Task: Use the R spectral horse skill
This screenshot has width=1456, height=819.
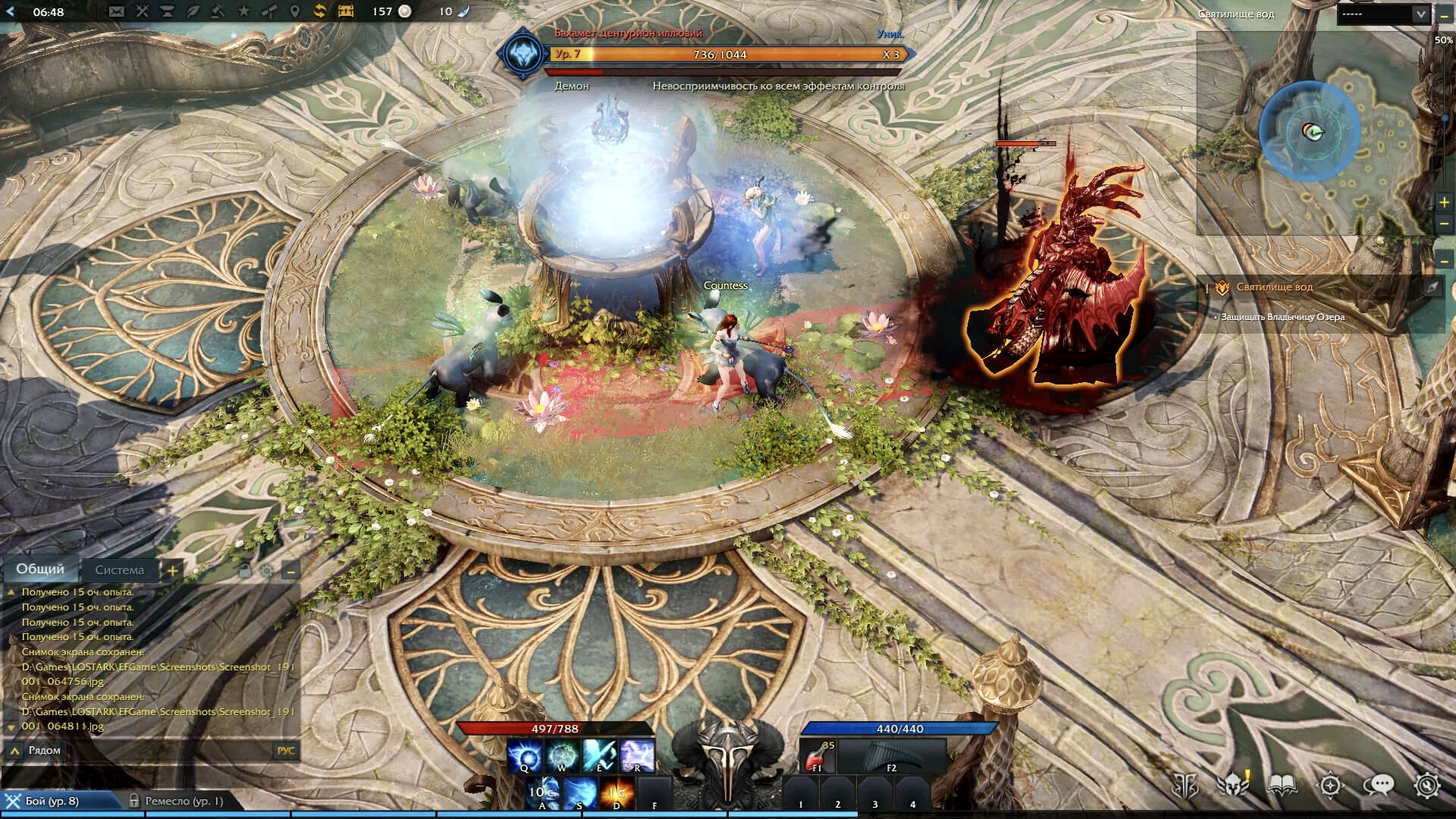Action: [x=637, y=756]
